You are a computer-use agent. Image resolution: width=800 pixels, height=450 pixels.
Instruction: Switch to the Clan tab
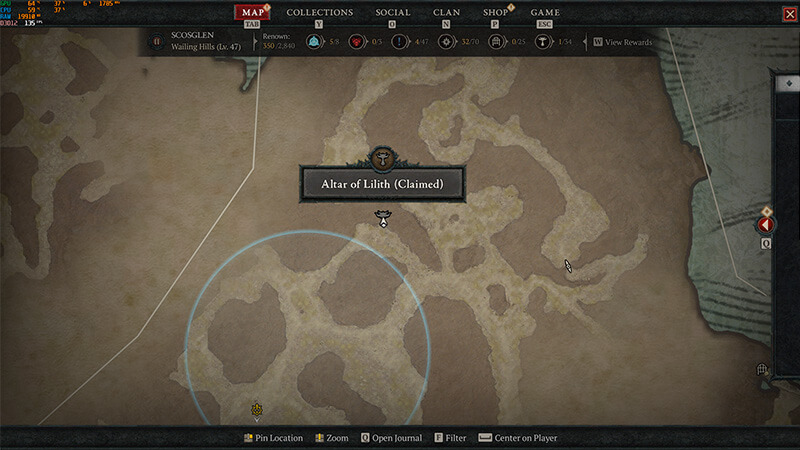(446, 12)
